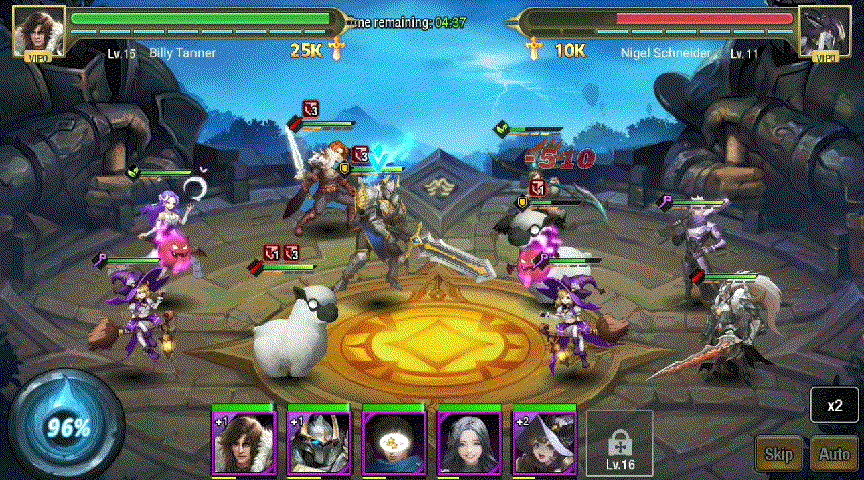Screen dimensions: 864x480
Task: Skip the battle with the Skip button
Action: (778, 454)
